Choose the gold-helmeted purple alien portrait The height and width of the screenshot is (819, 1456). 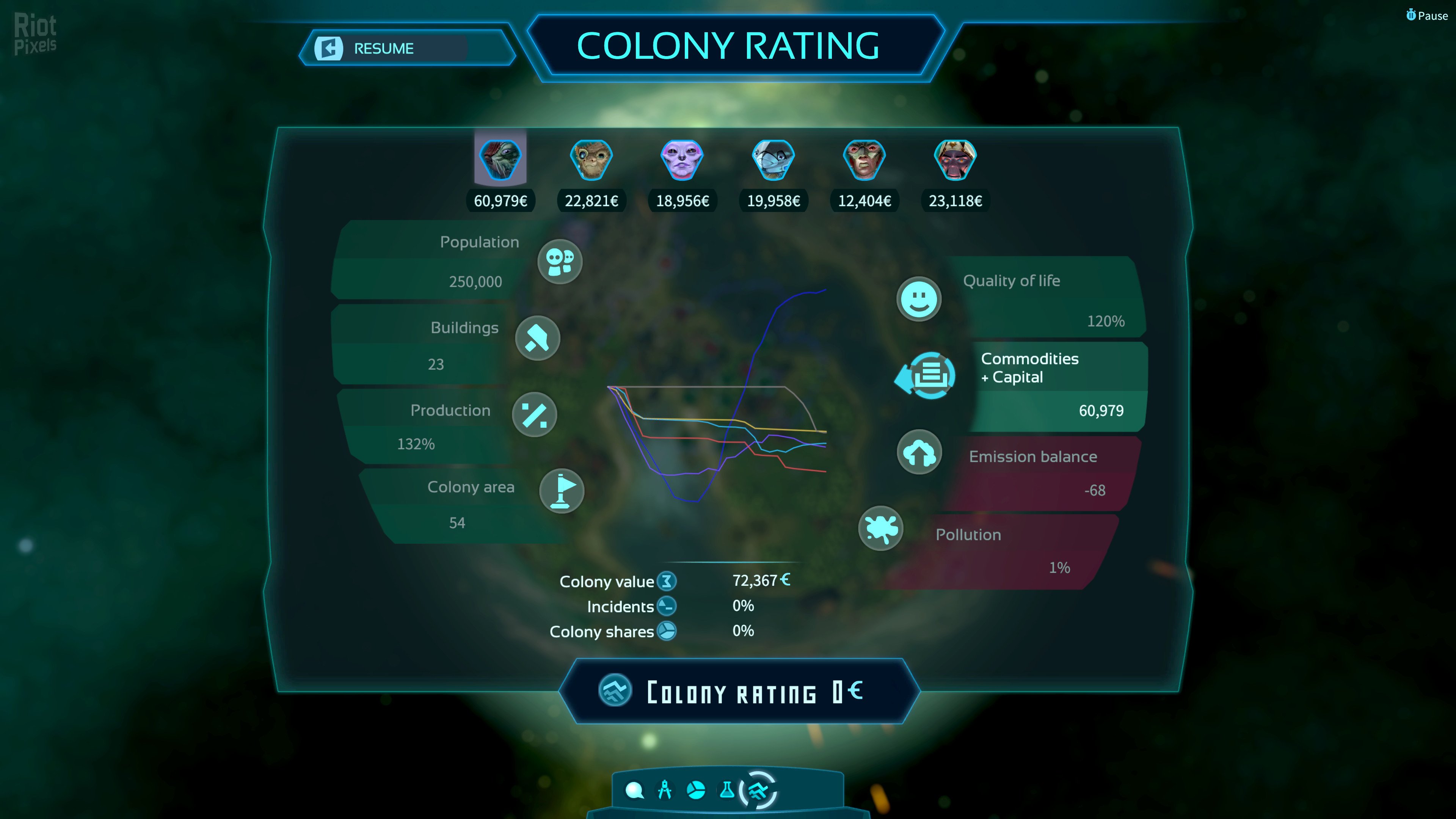(955, 159)
